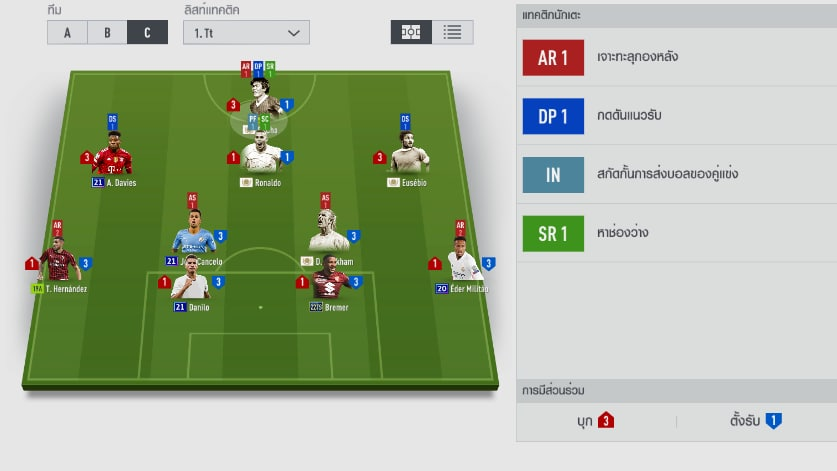Select Éder Militão on the pitch

[462, 264]
